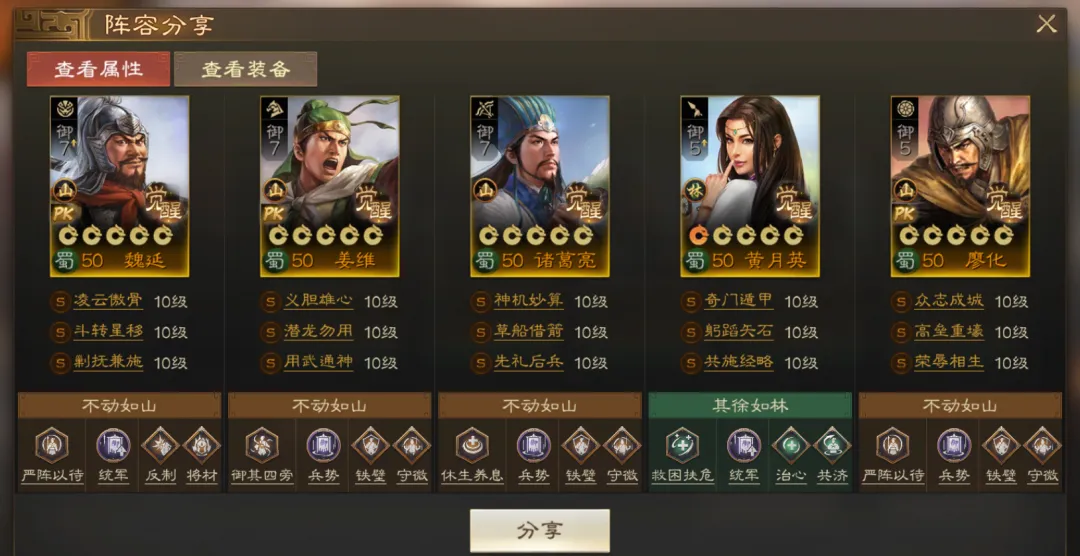View the 廖化 hero card
Viewport: 1080px width, 556px height.
pos(960,186)
